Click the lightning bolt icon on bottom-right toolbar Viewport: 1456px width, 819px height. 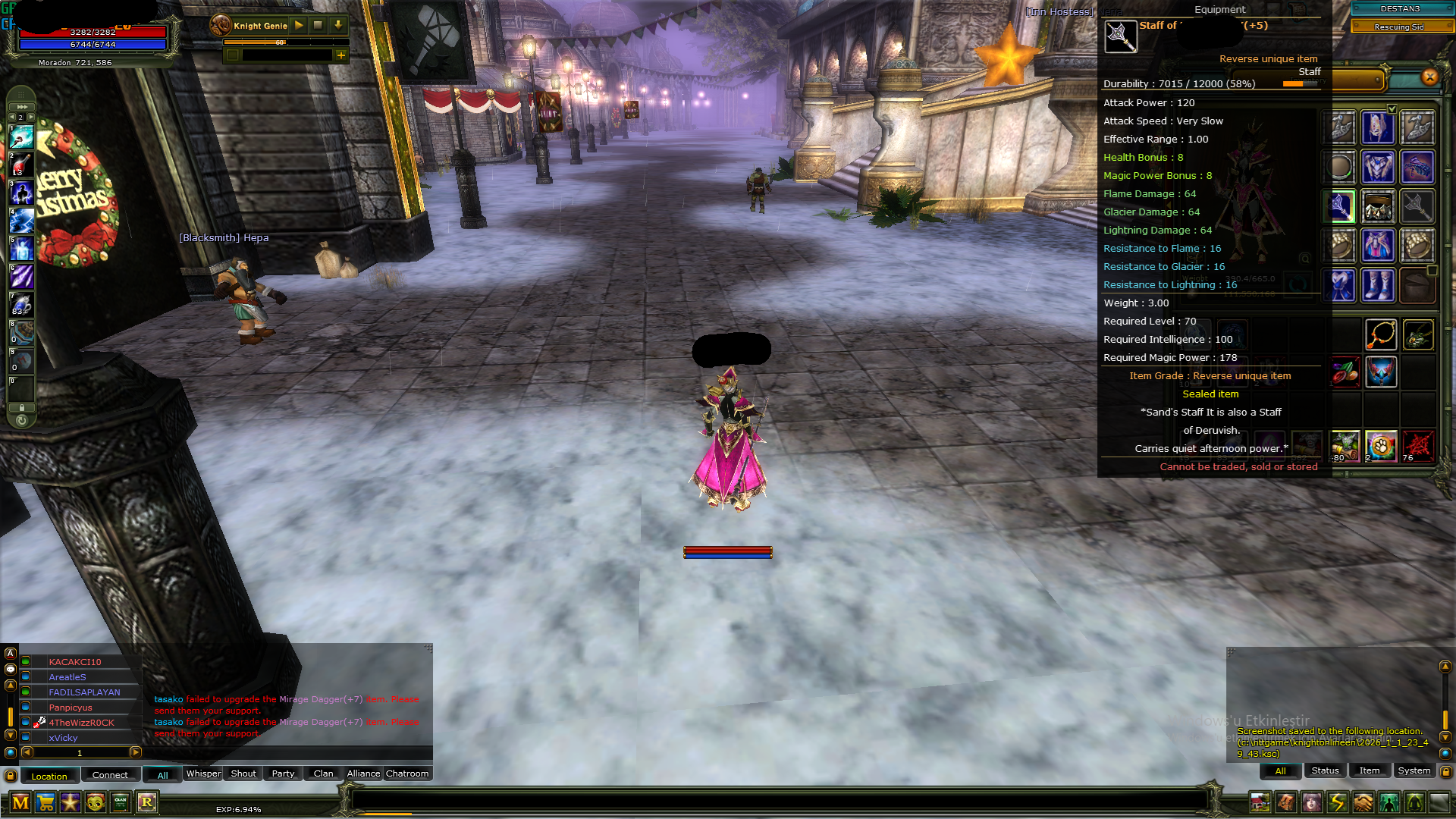tap(1338, 801)
